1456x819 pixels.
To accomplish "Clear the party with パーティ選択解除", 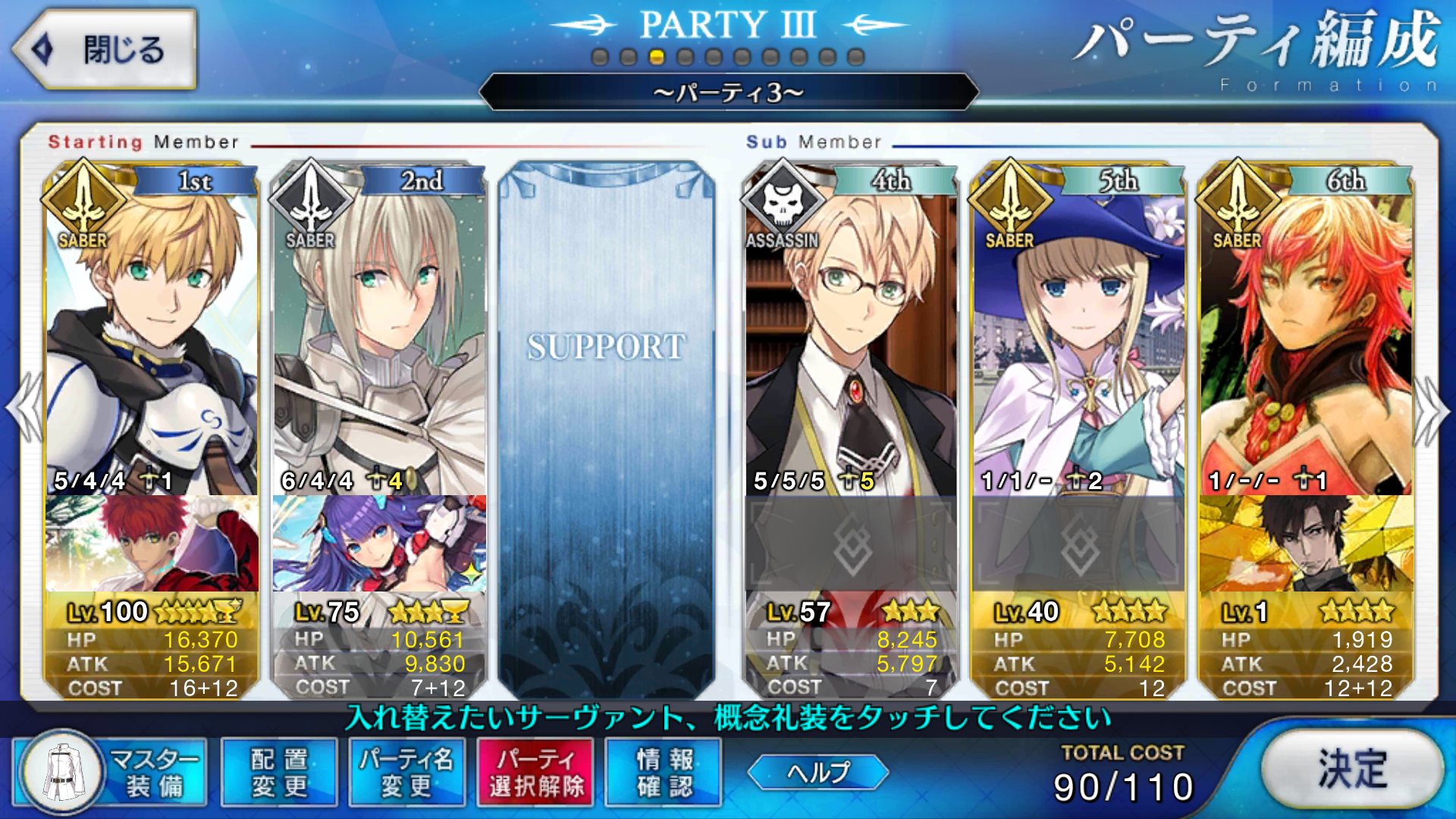I will [535, 772].
